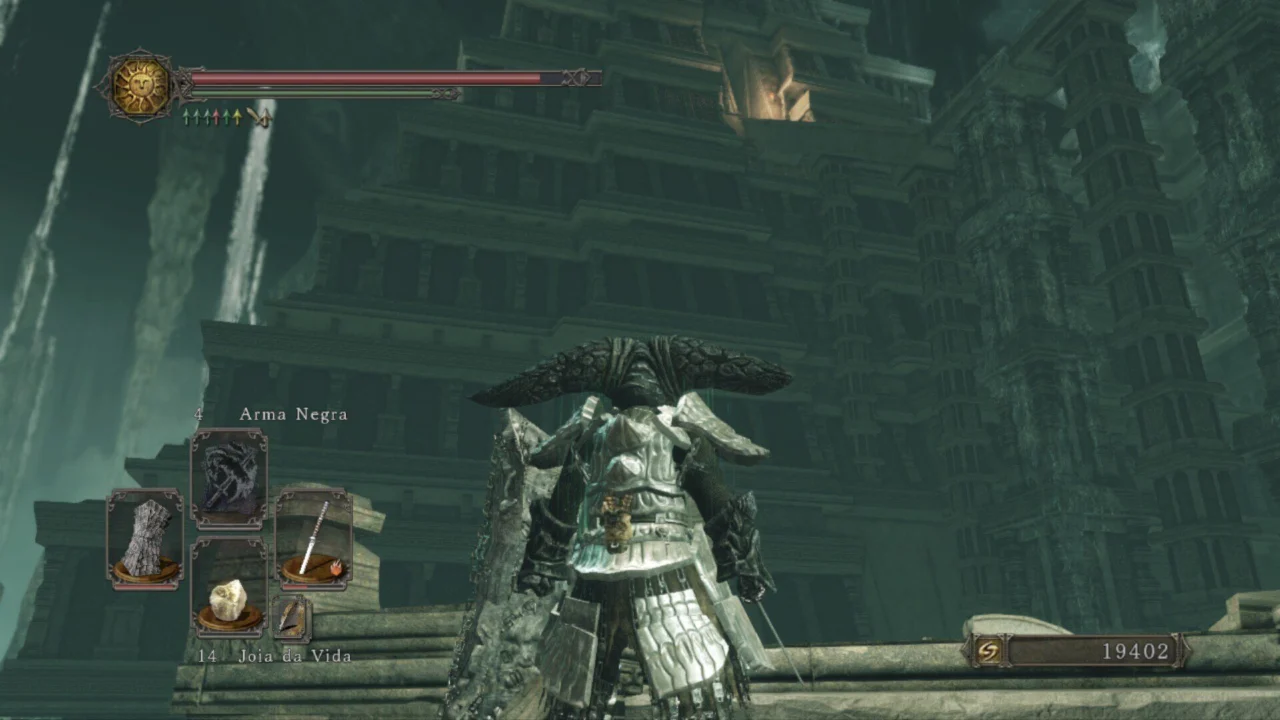Select the Arma Negra spell slot
Image resolution: width=1280 pixels, height=720 pixels.
tap(229, 478)
